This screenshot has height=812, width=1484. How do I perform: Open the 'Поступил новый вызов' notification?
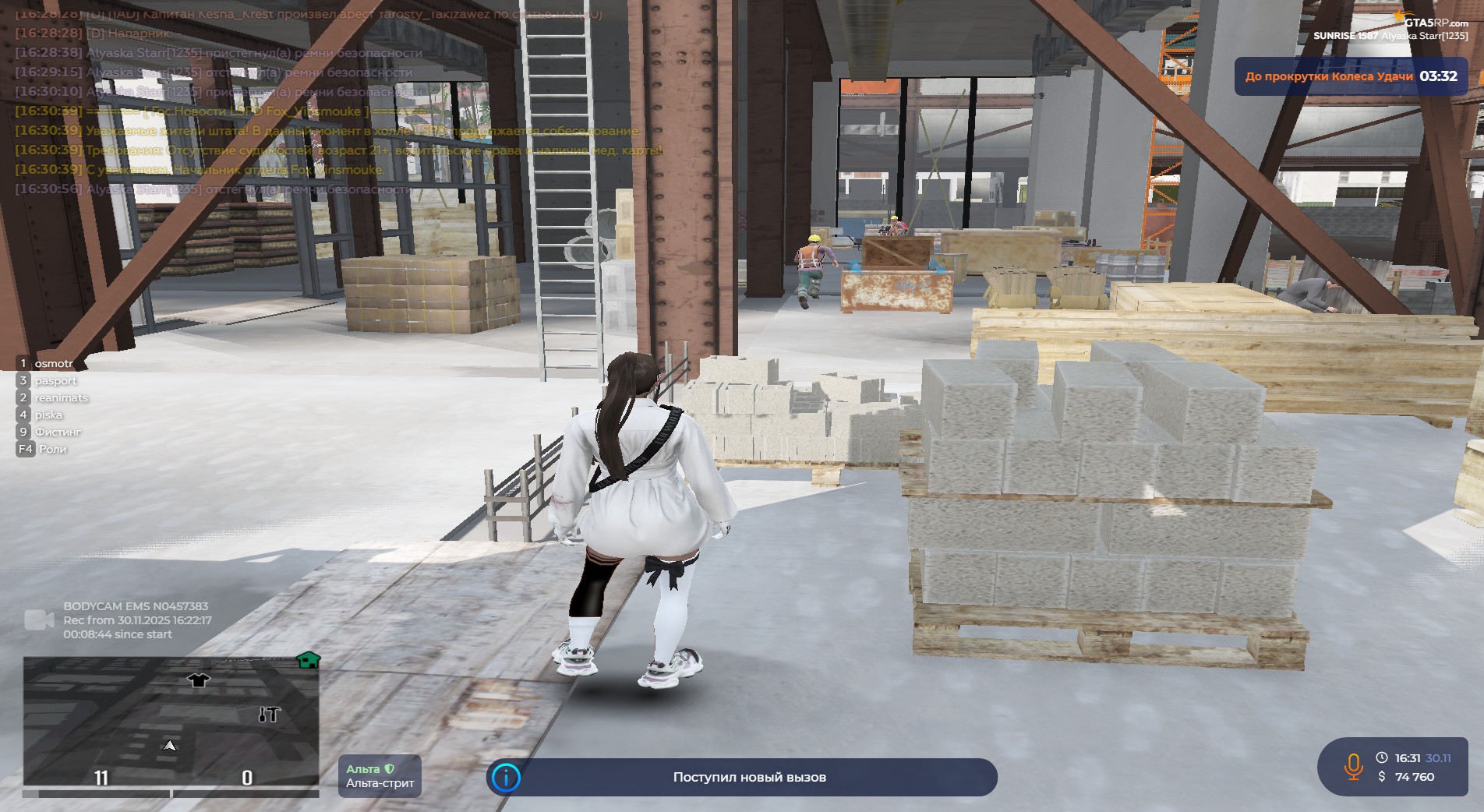[748, 777]
